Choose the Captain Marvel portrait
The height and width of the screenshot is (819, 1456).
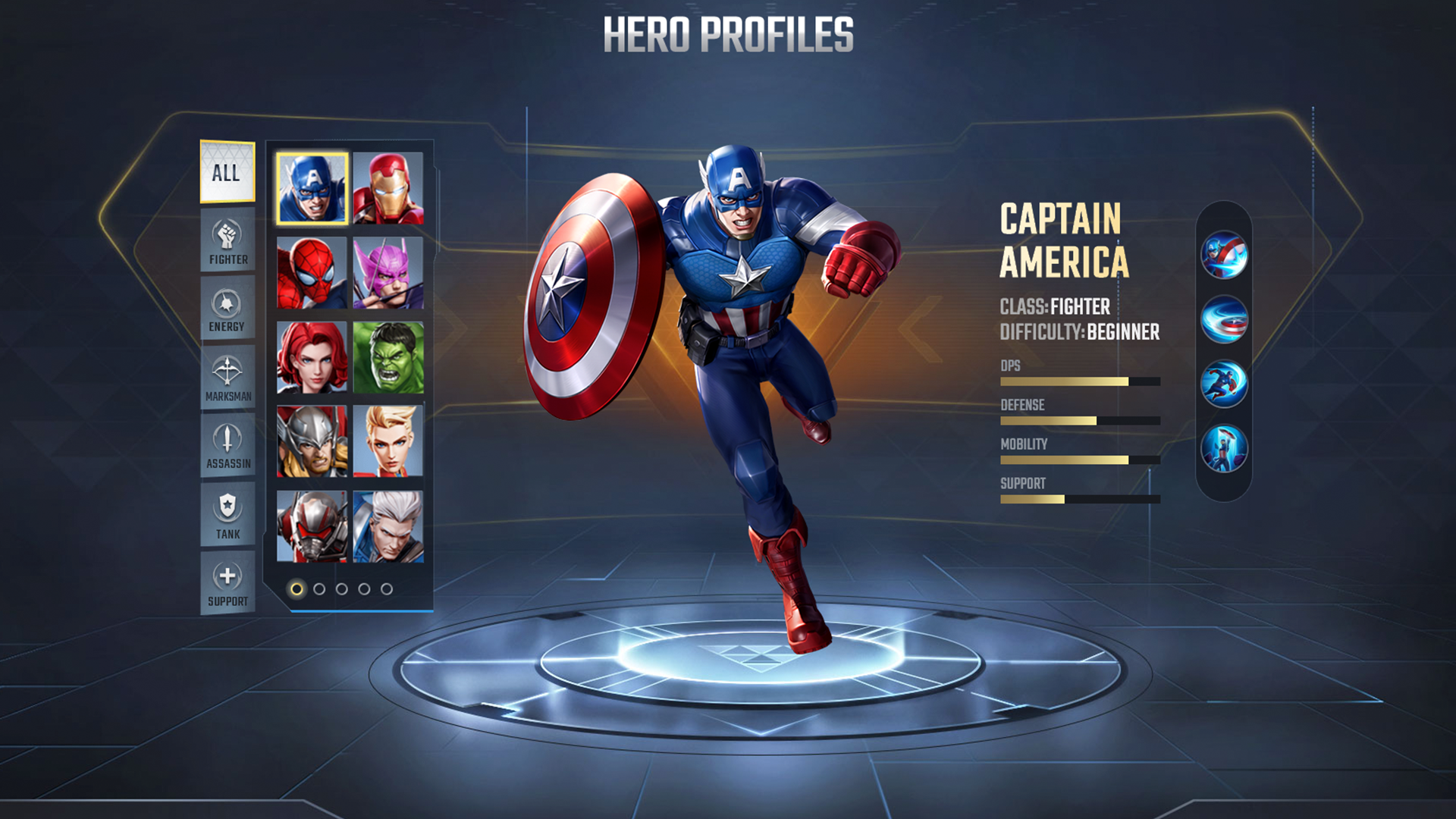coord(388,441)
